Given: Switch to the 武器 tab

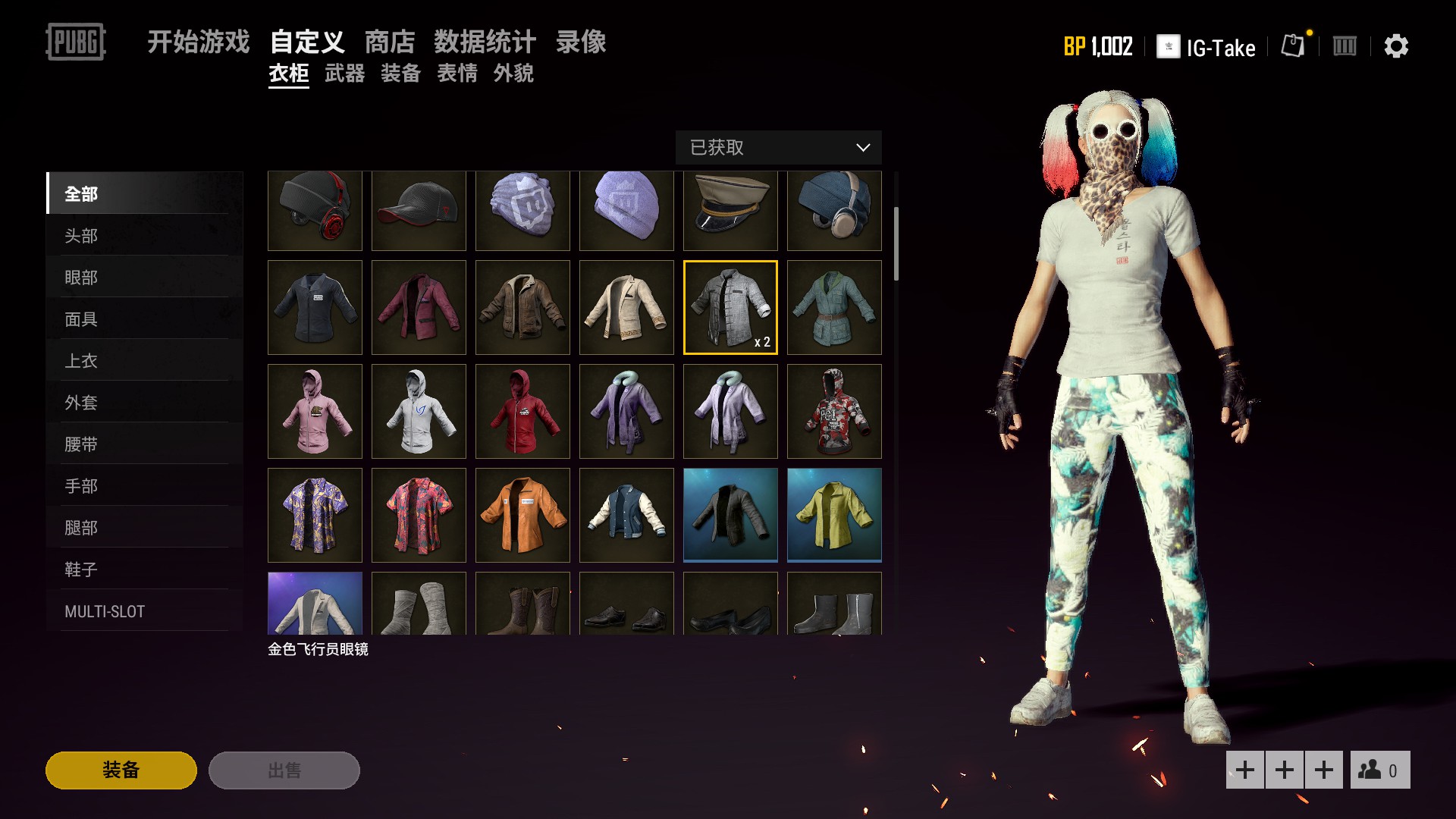Looking at the screenshot, I should click(x=346, y=74).
